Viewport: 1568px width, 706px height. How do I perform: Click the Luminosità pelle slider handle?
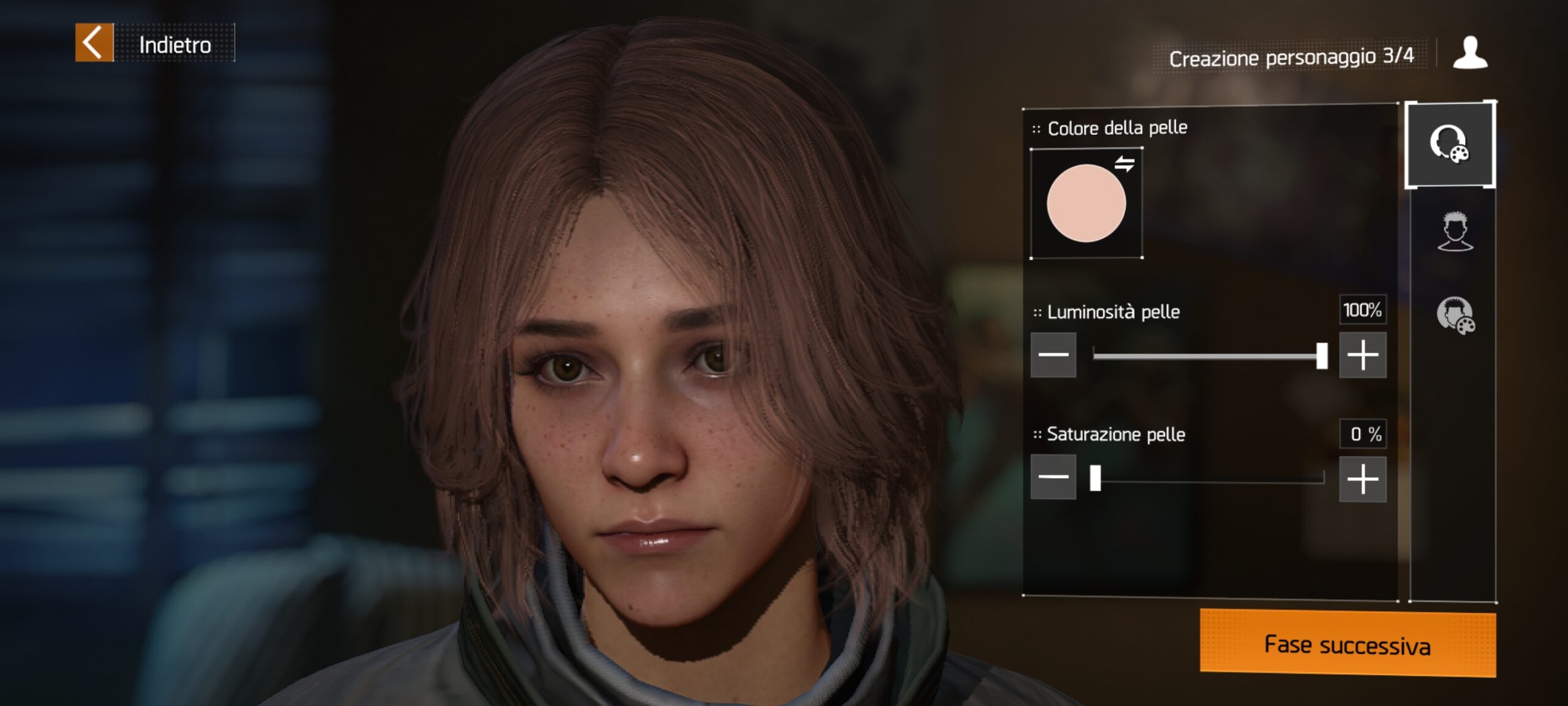pyautogui.click(x=1322, y=356)
